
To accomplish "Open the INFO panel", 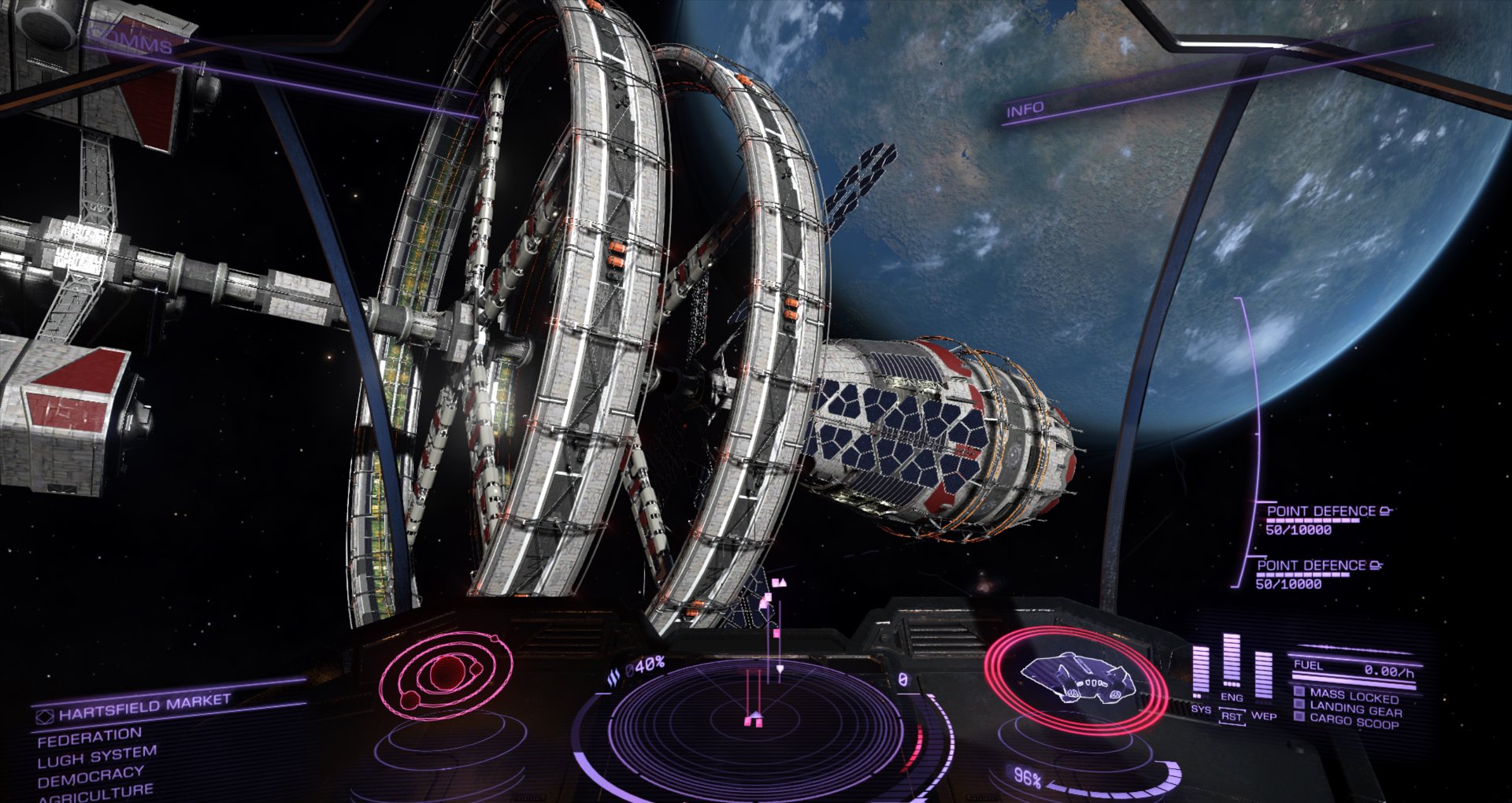I will click(1025, 109).
